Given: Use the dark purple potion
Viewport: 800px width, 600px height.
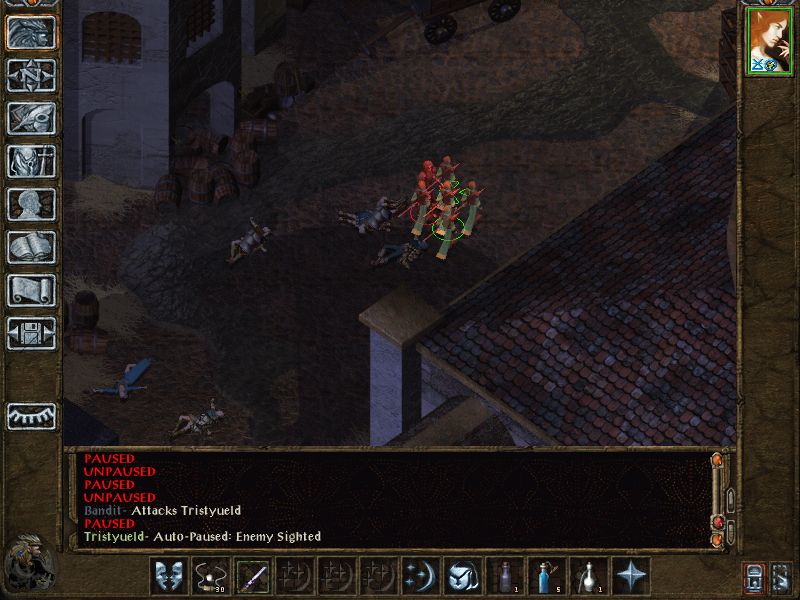Looking at the screenshot, I should coord(505,576).
